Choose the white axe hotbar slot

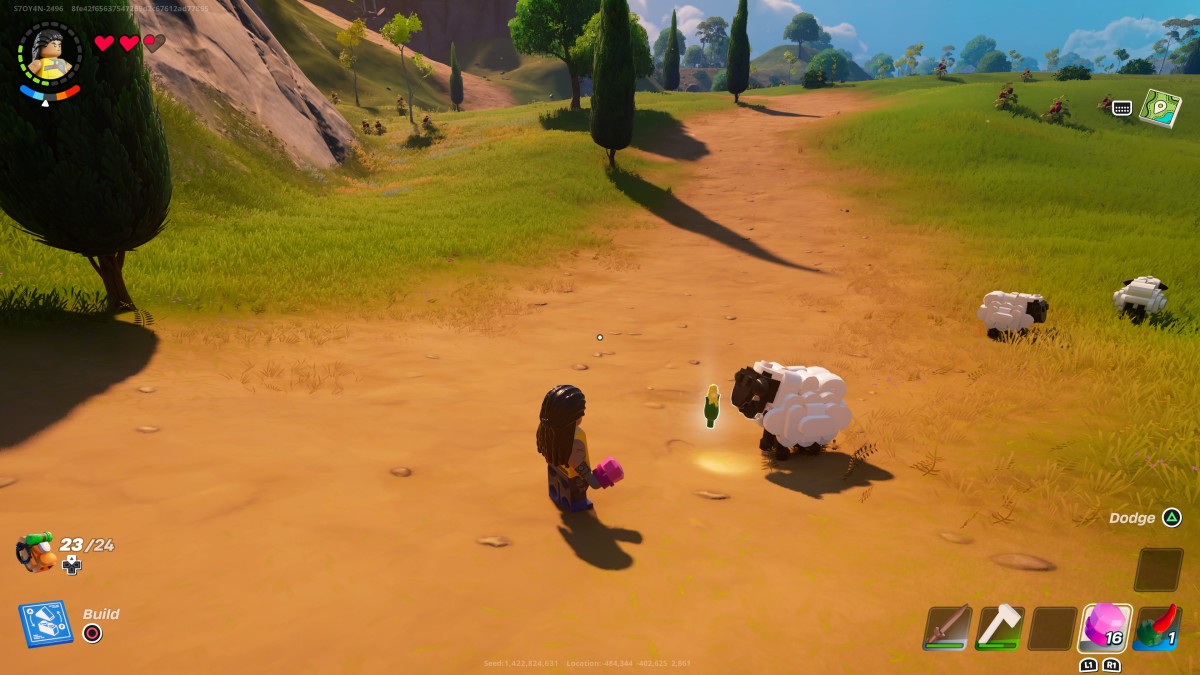[x=999, y=627]
